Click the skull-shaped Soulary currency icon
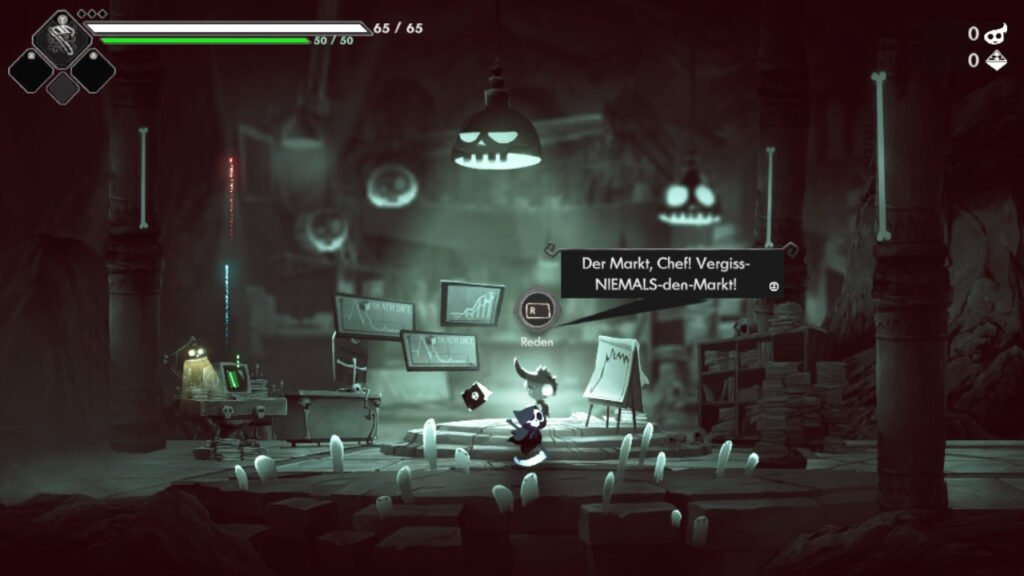Viewport: 1024px width, 576px height. tap(996, 34)
